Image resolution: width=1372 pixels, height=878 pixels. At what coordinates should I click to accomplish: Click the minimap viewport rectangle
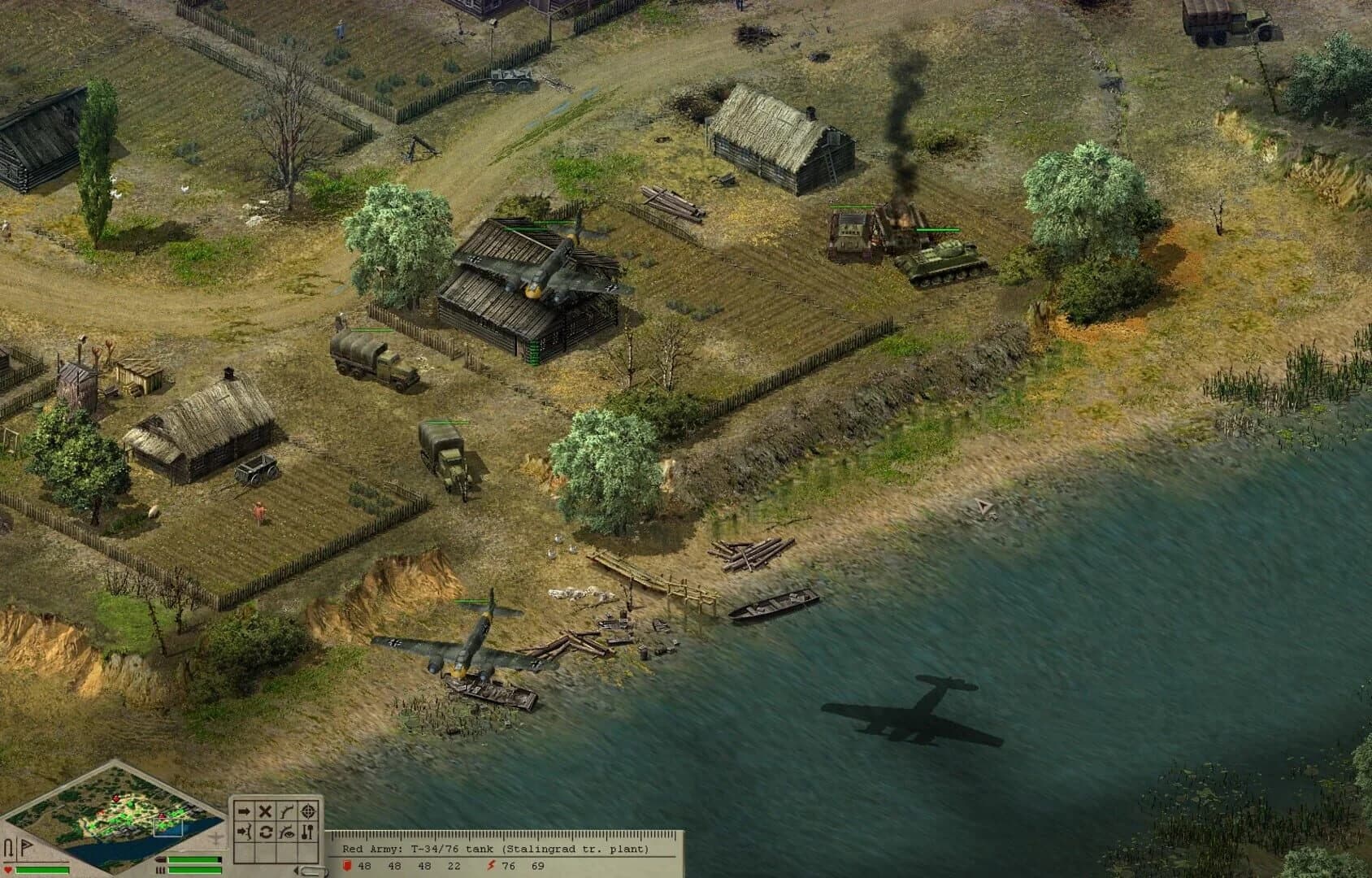tap(168, 827)
